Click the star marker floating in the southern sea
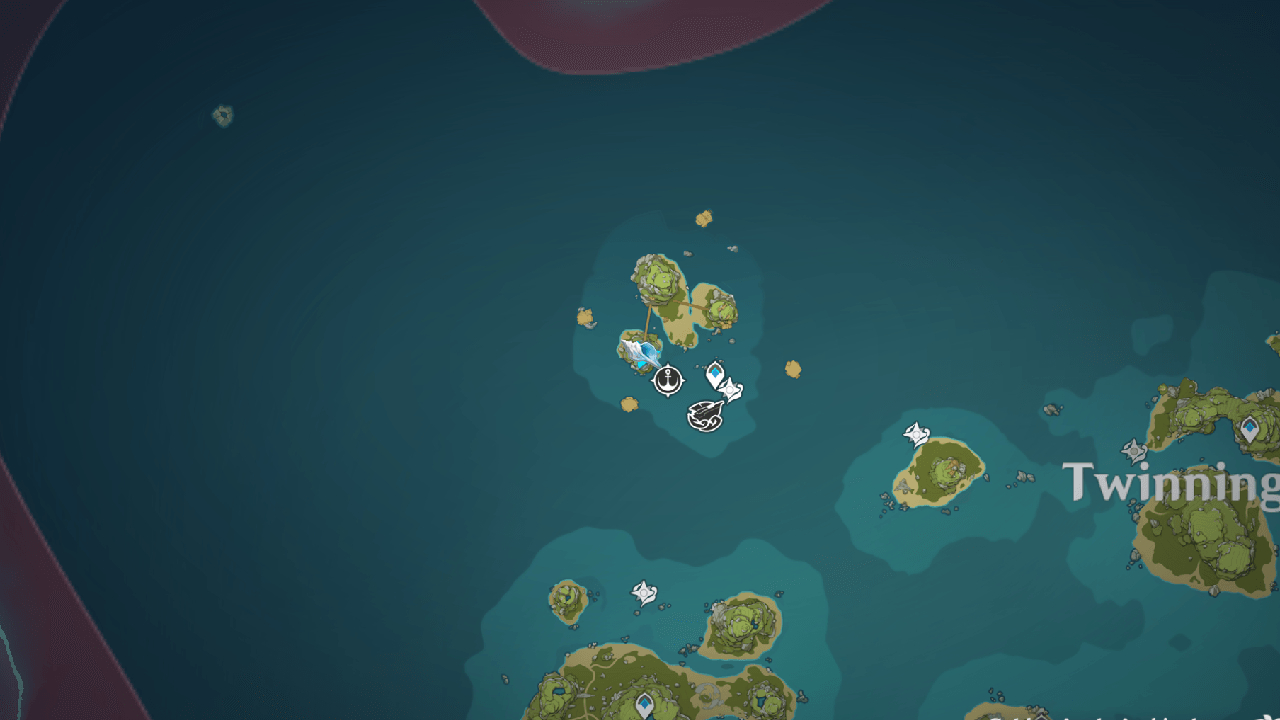The width and height of the screenshot is (1280, 720). (x=644, y=592)
